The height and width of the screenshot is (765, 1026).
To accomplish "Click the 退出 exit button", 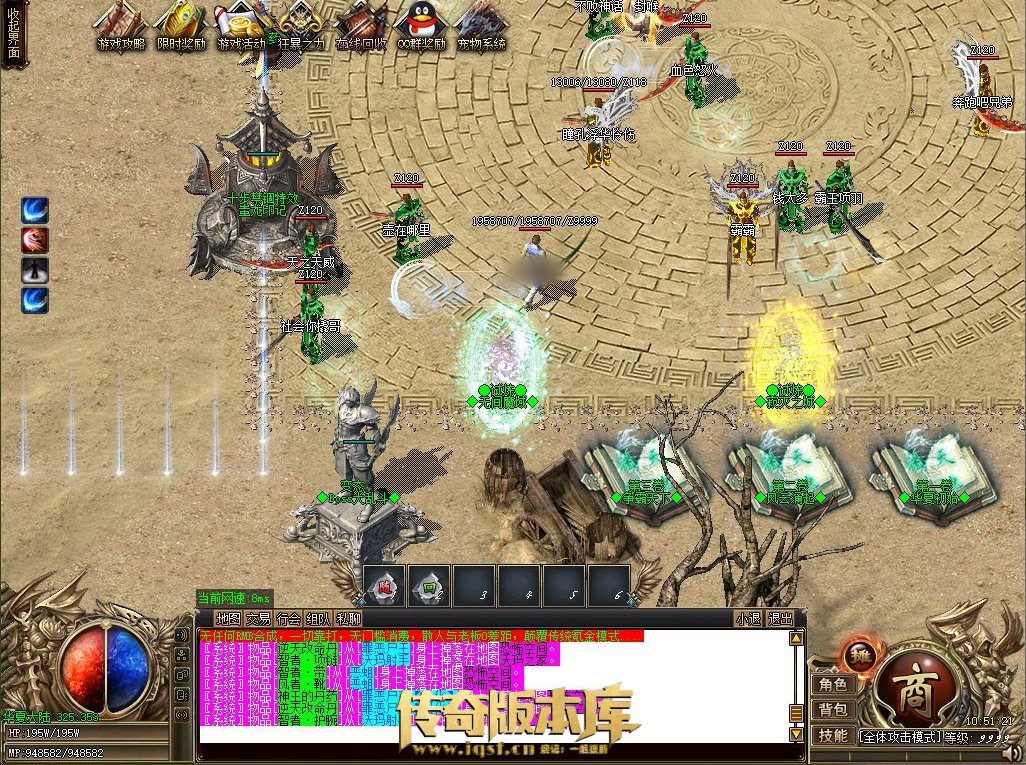I will 780,618.
